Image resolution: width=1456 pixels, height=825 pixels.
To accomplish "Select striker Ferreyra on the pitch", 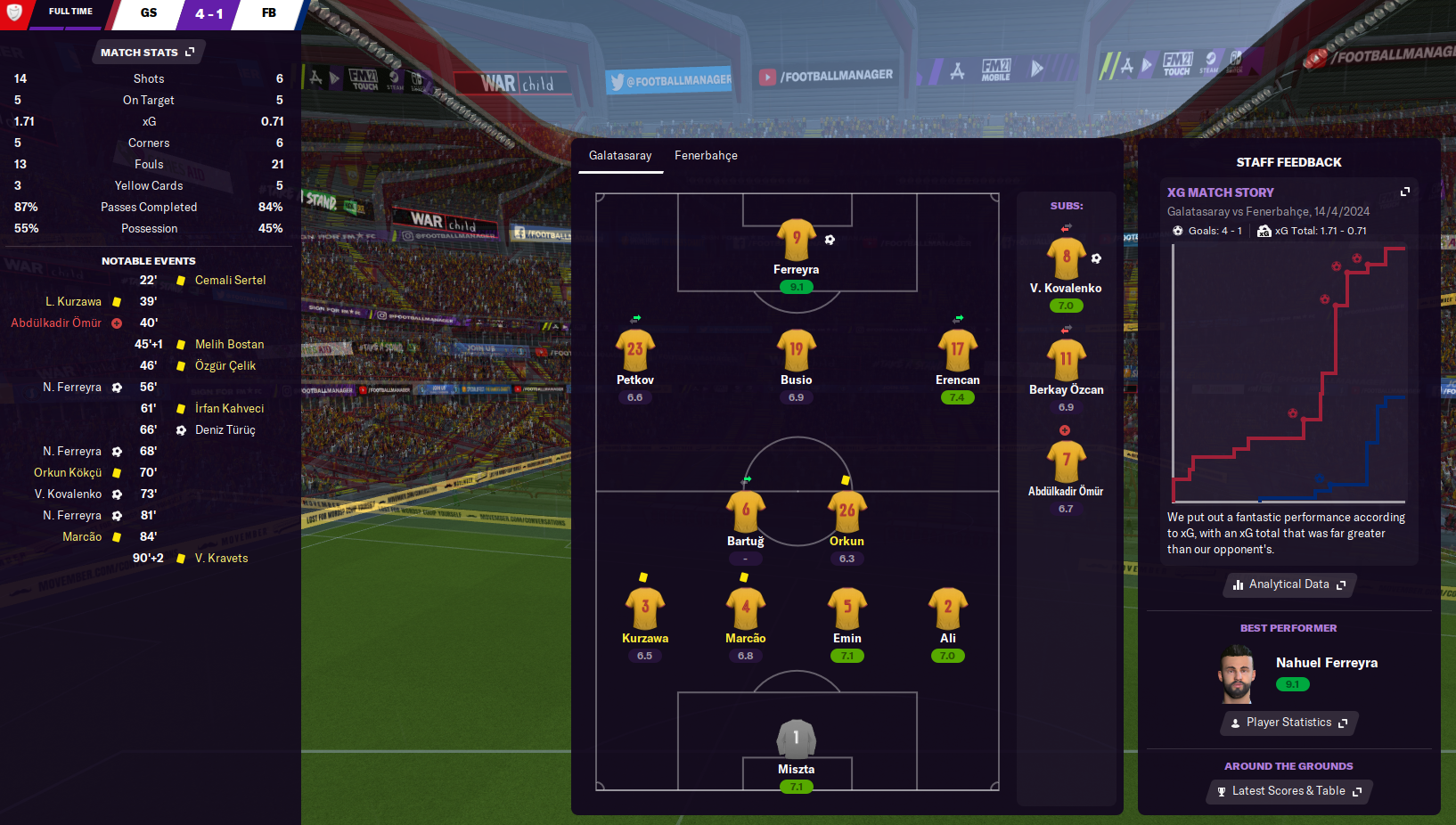I will click(796, 241).
